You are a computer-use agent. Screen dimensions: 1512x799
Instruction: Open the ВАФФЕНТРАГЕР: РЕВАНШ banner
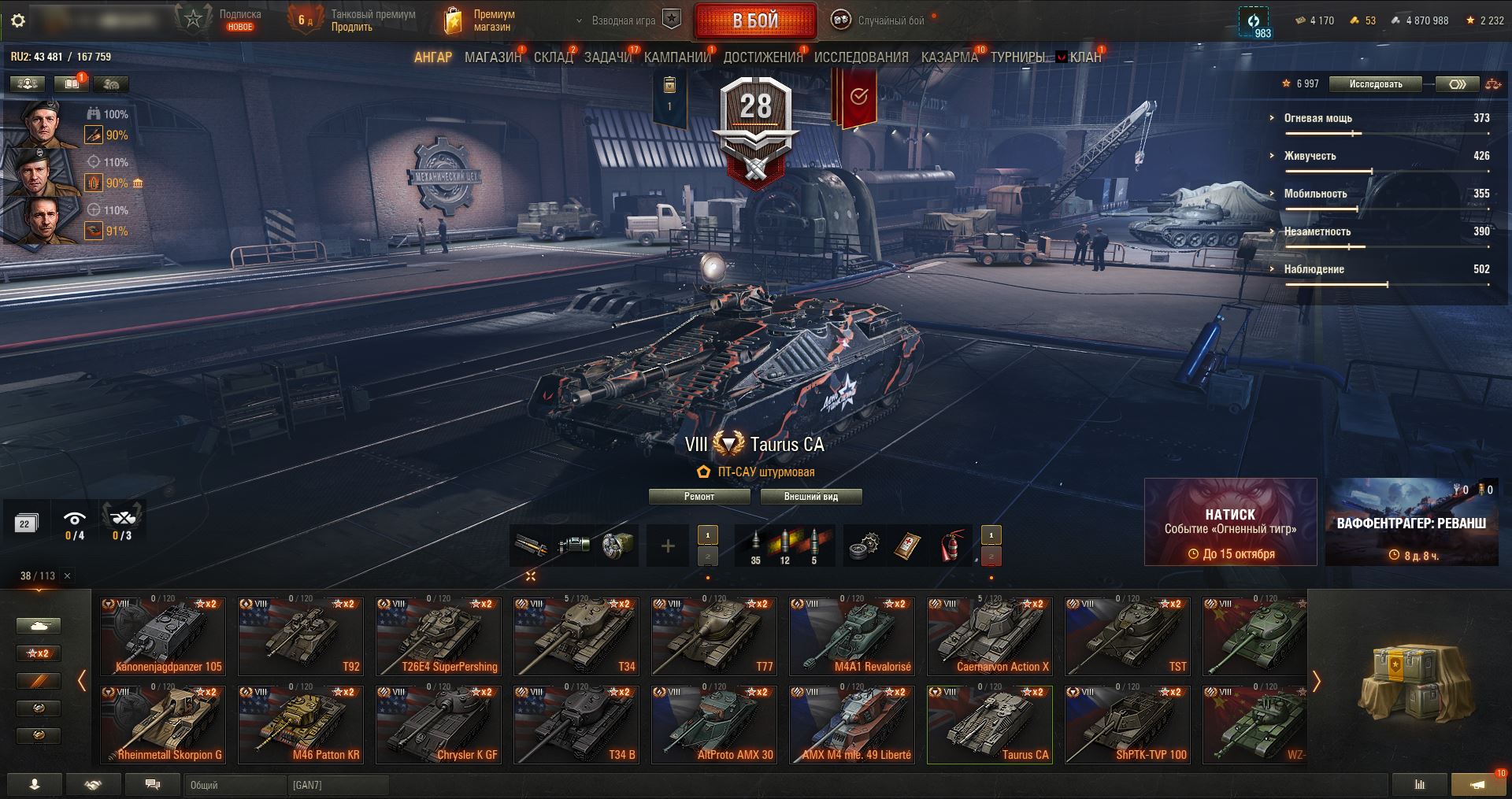pyautogui.click(x=1411, y=522)
